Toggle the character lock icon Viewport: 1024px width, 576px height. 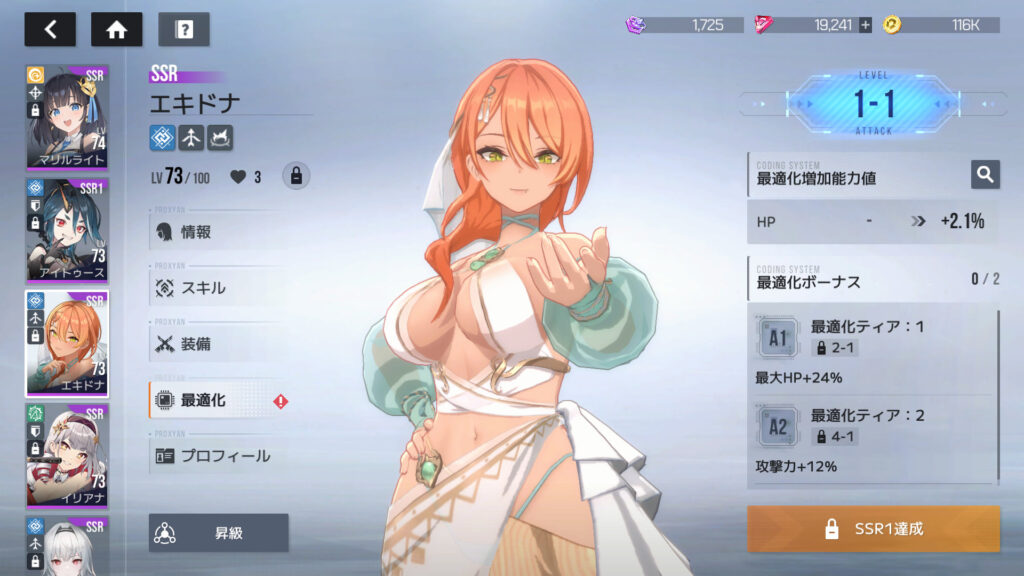pyautogui.click(x=296, y=176)
